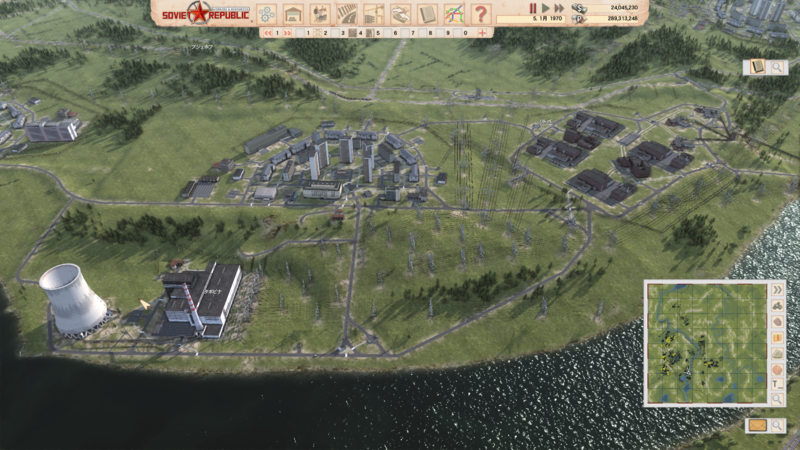The height and width of the screenshot is (450, 800).
Task: Select quick slot number 5
Action: (x=377, y=33)
